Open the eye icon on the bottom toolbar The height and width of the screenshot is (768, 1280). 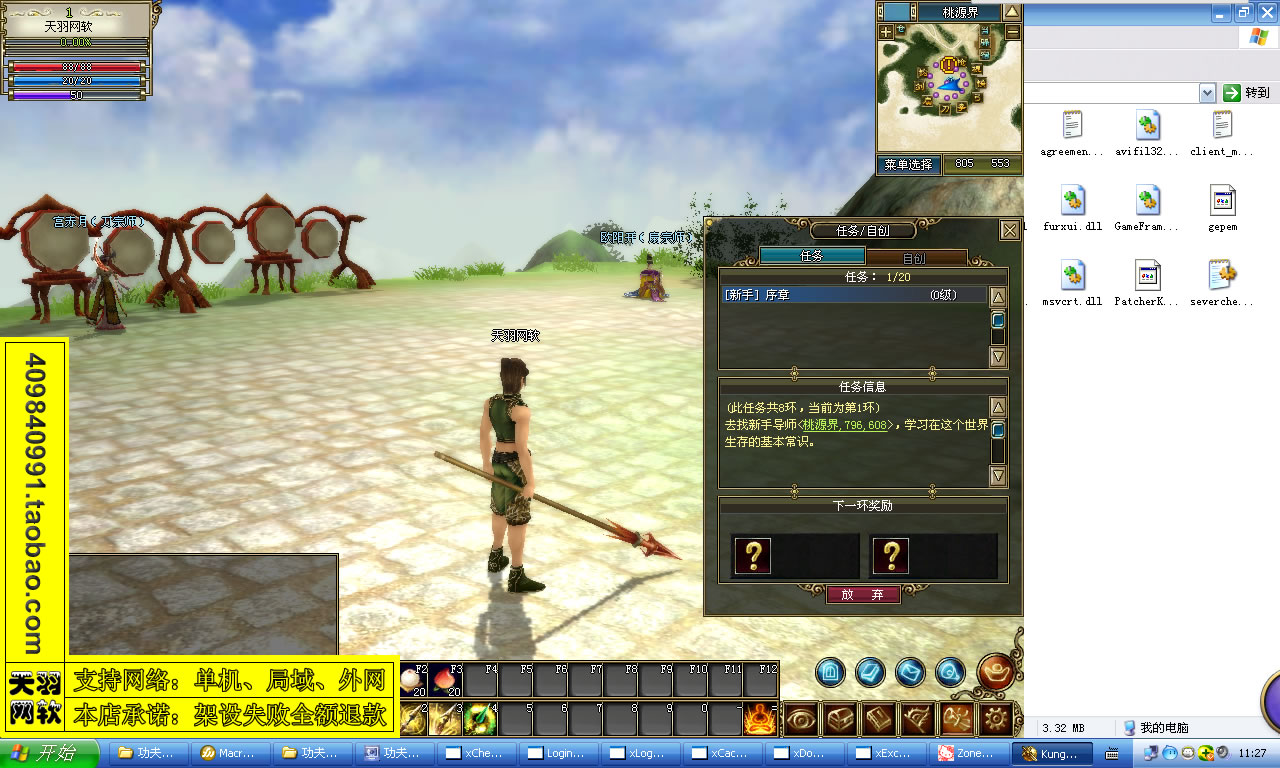click(x=801, y=719)
